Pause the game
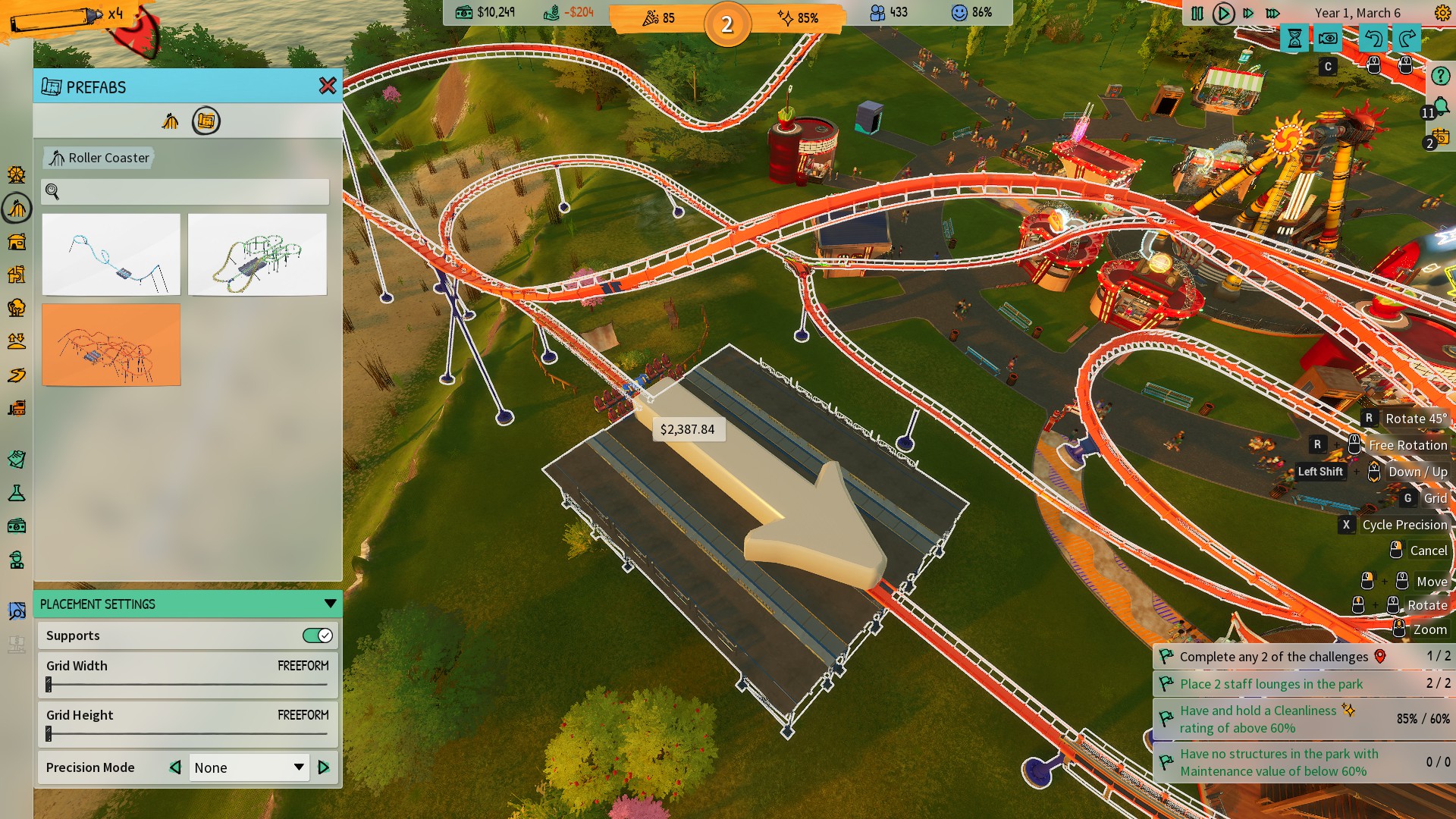 coord(1197,14)
